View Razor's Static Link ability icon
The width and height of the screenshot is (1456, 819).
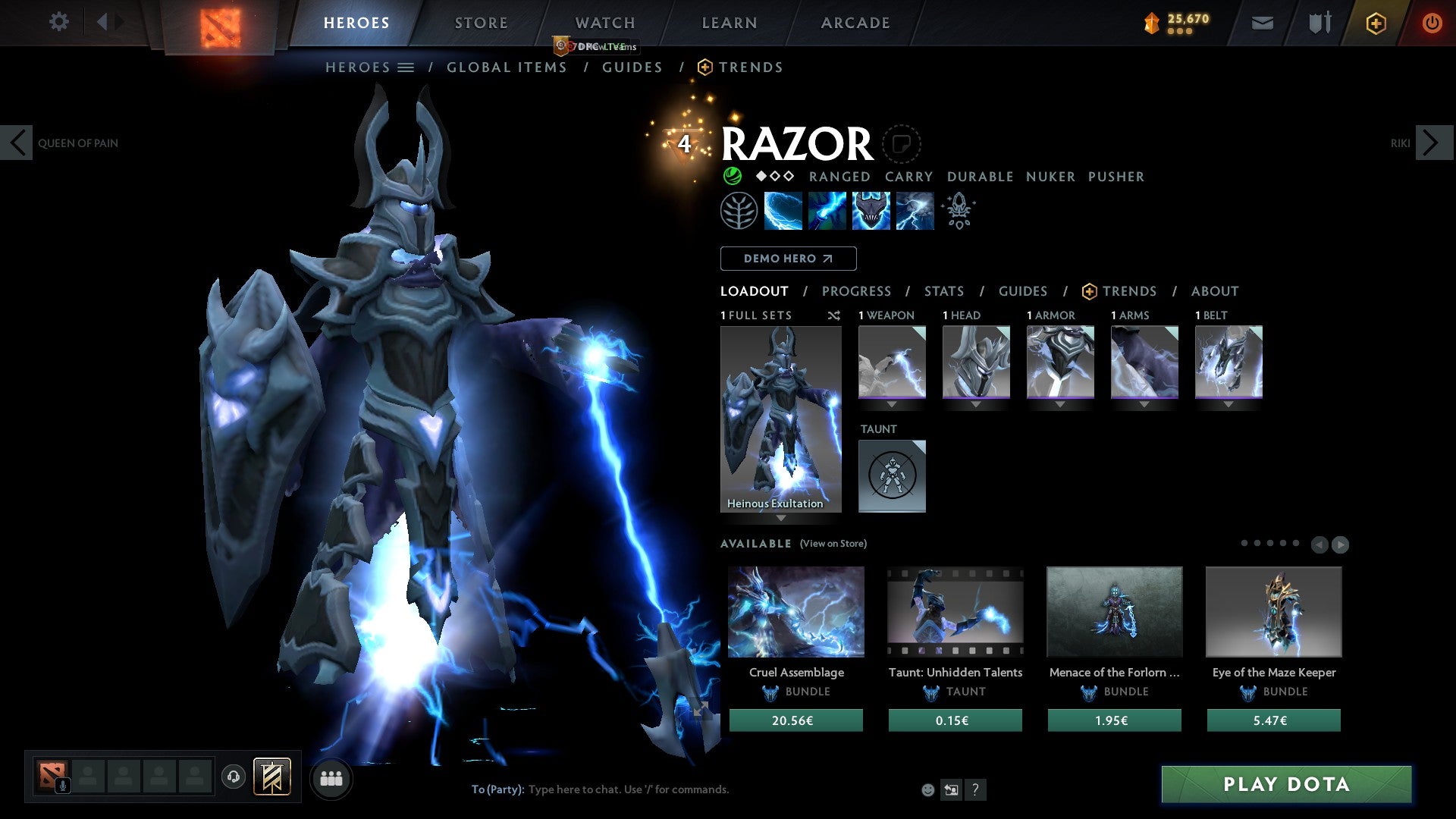tap(827, 210)
